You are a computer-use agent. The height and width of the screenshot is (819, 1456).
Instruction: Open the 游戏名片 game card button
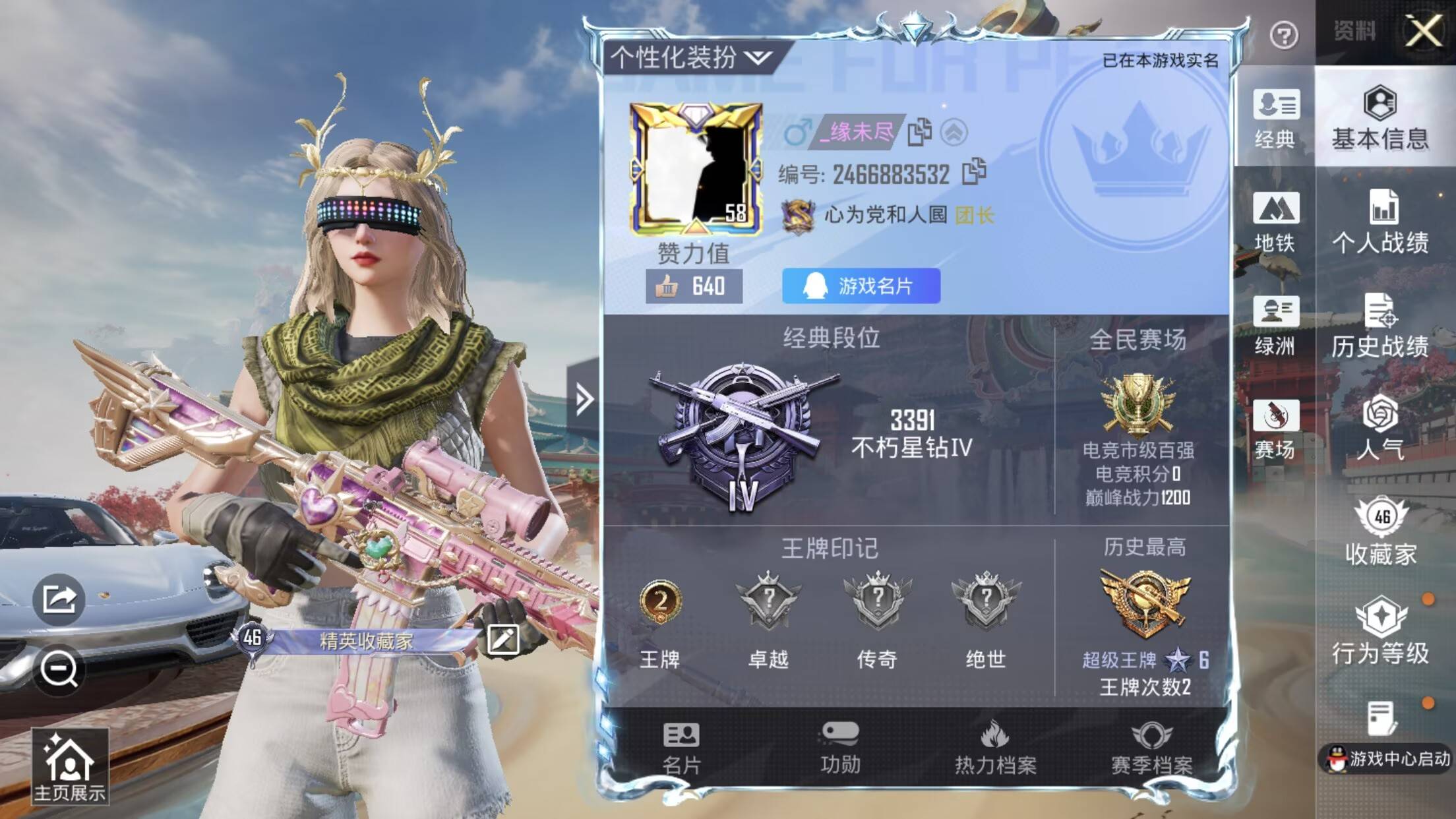coord(861,286)
